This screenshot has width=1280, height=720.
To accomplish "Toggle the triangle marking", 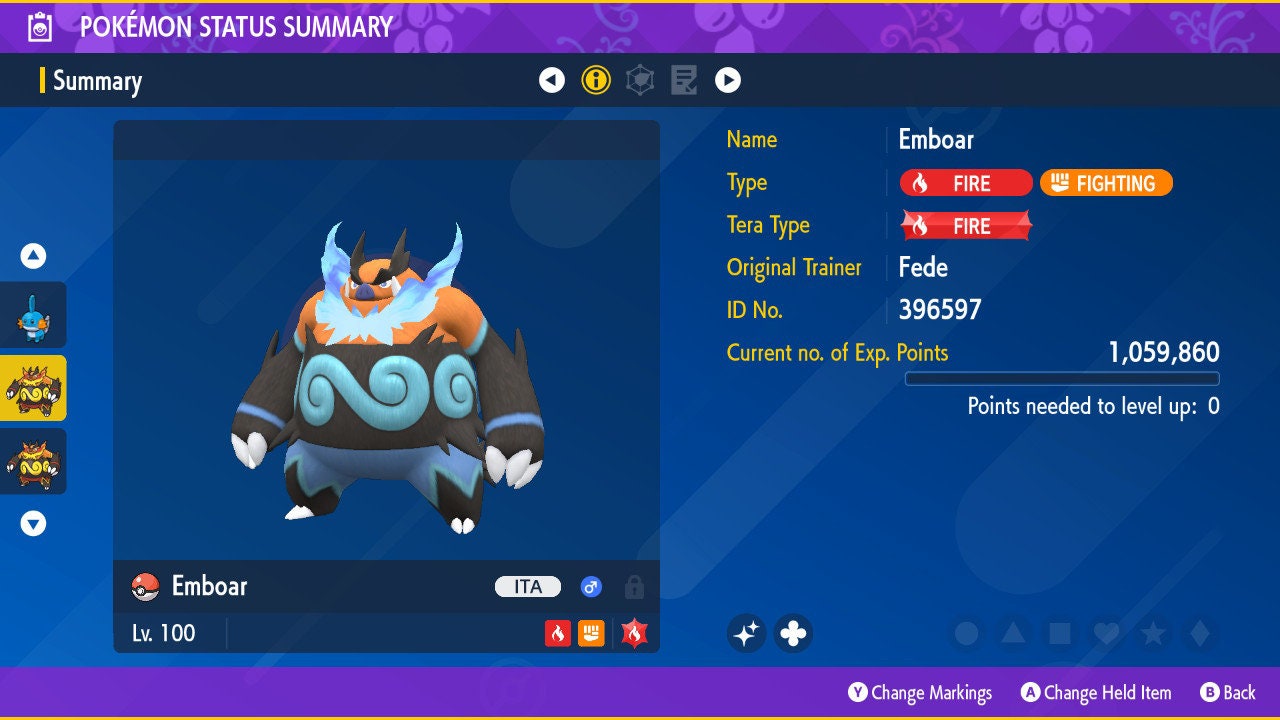I will (x=1013, y=633).
